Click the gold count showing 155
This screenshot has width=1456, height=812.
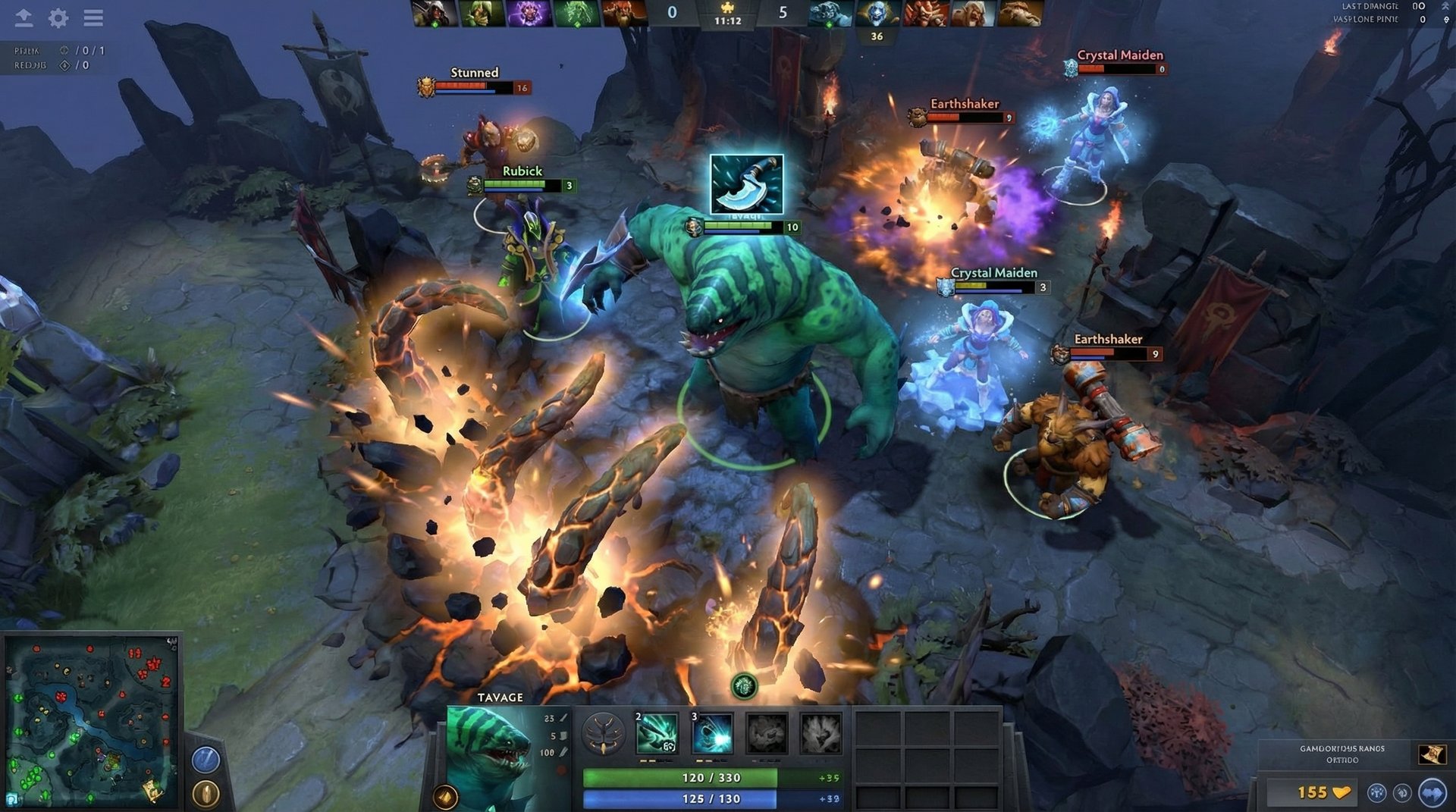(1314, 792)
